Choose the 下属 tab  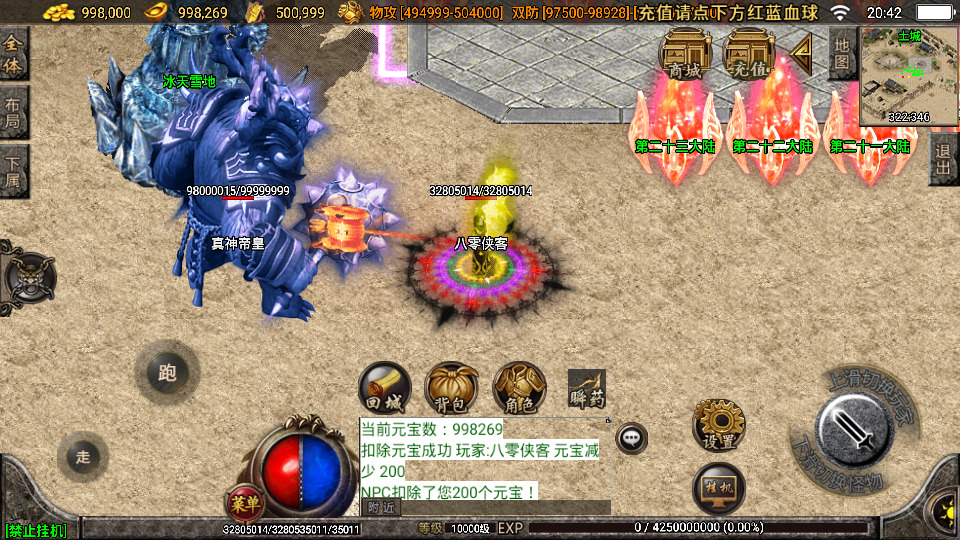coord(14,170)
